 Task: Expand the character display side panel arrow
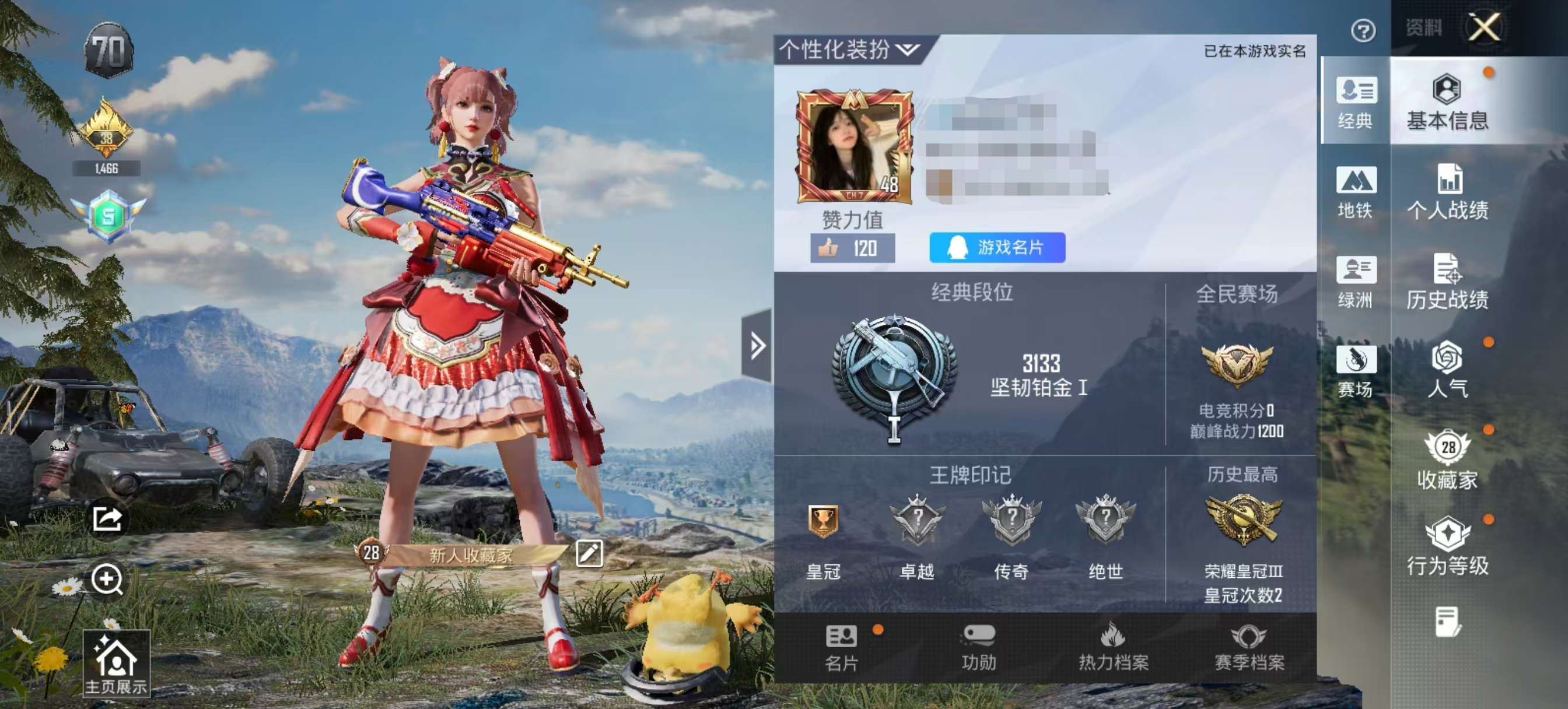tap(757, 345)
